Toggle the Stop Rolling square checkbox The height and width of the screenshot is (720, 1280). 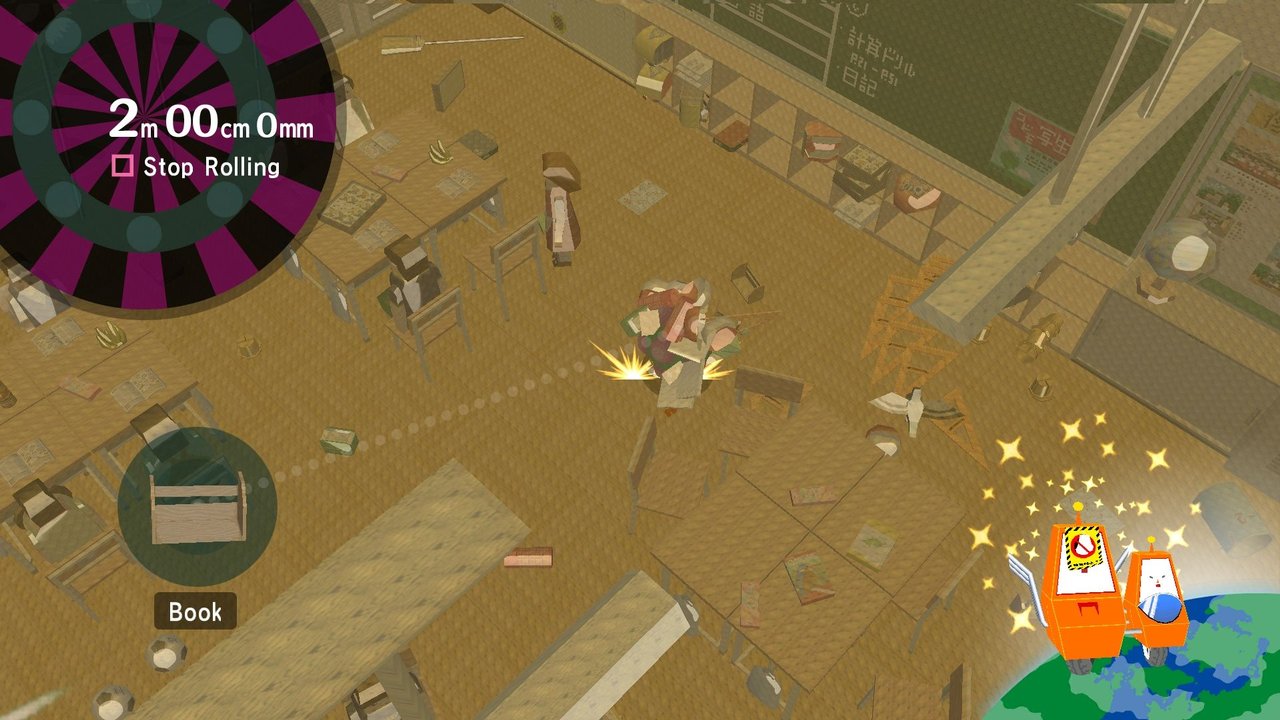(124, 167)
